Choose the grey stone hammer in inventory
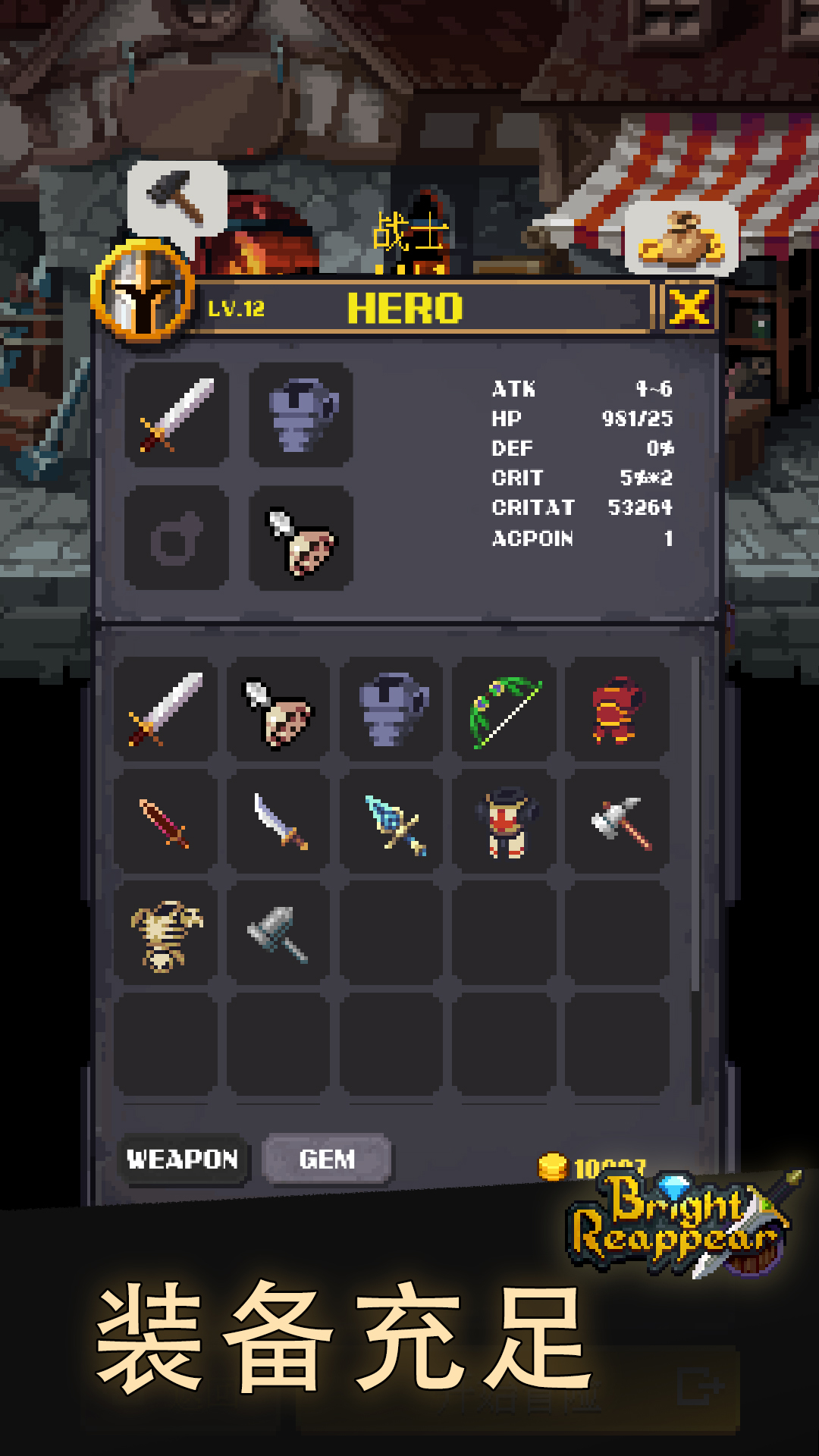The width and height of the screenshot is (819, 1456). pos(278,934)
